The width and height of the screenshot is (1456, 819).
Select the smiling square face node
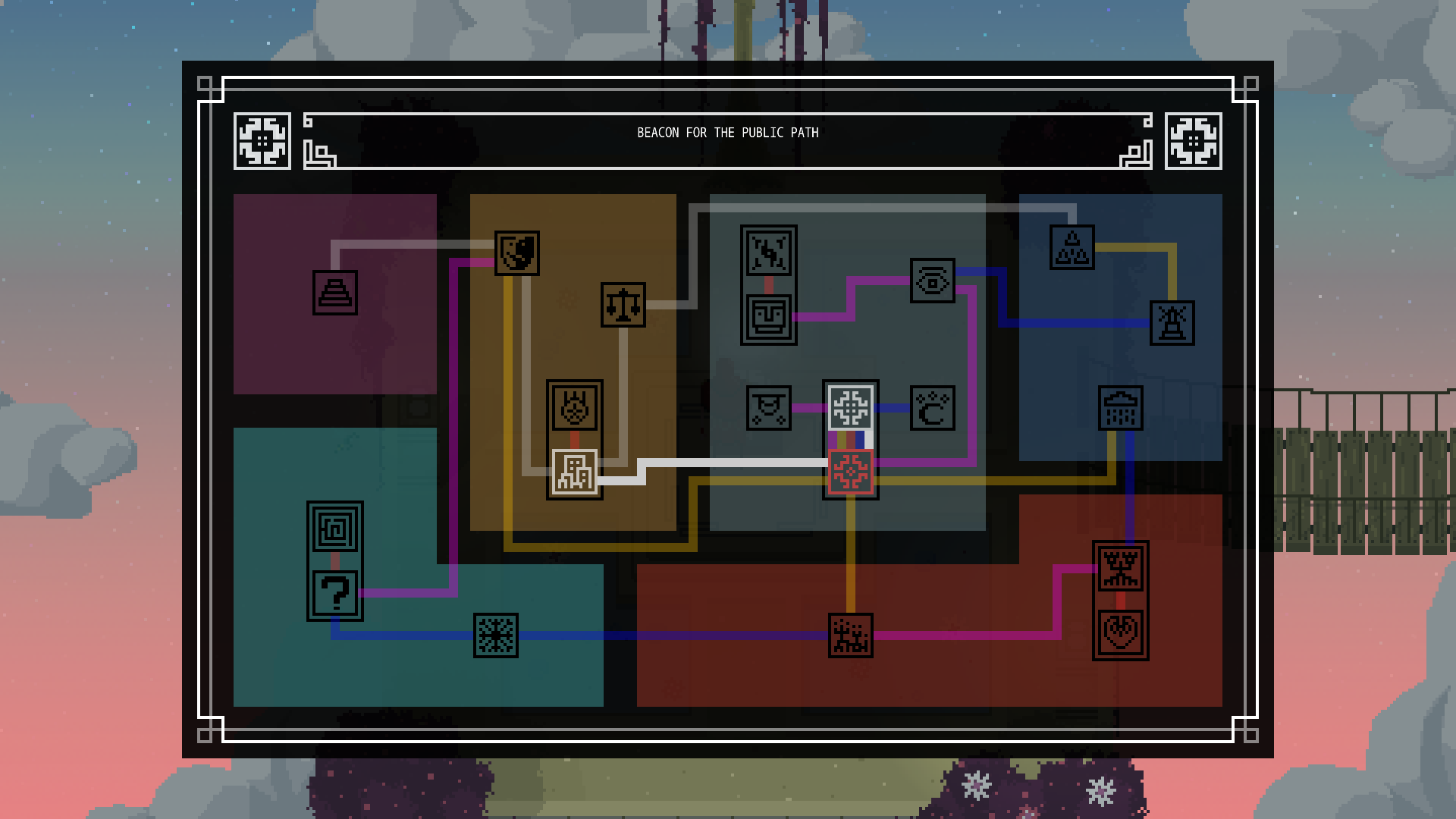pos(769,318)
